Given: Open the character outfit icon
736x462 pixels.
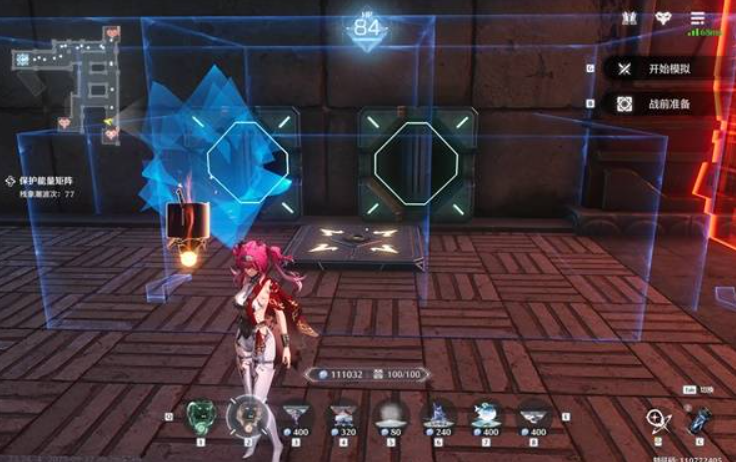Looking at the screenshot, I should 629,18.
